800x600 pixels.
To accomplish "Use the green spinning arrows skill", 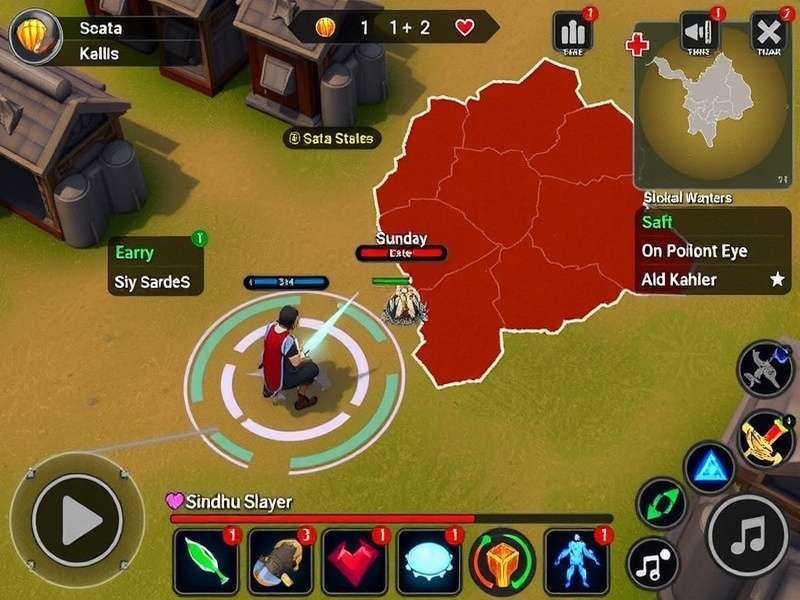I will coord(662,502).
